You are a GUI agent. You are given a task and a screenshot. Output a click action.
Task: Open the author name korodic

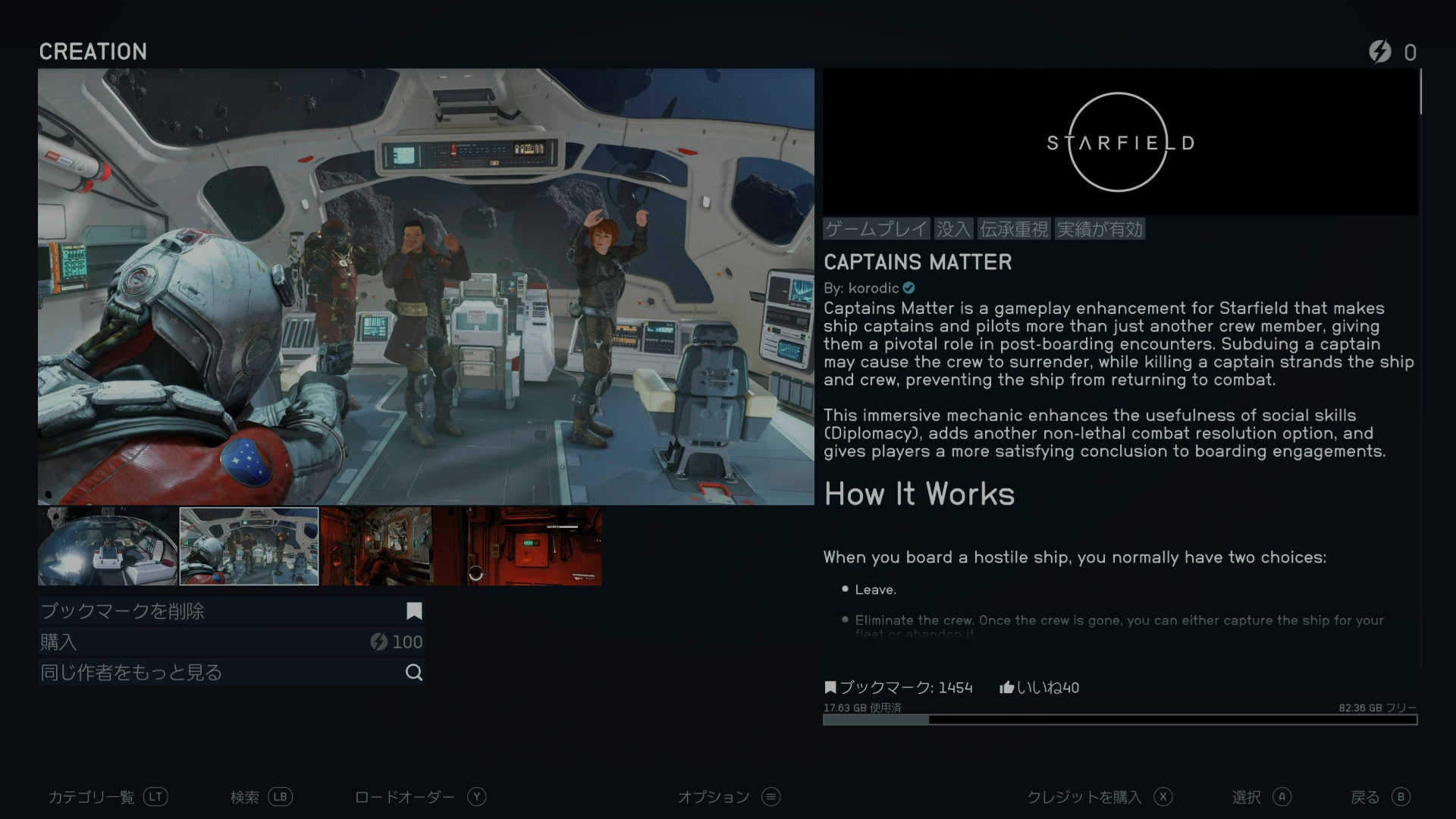click(x=874, y=288)
